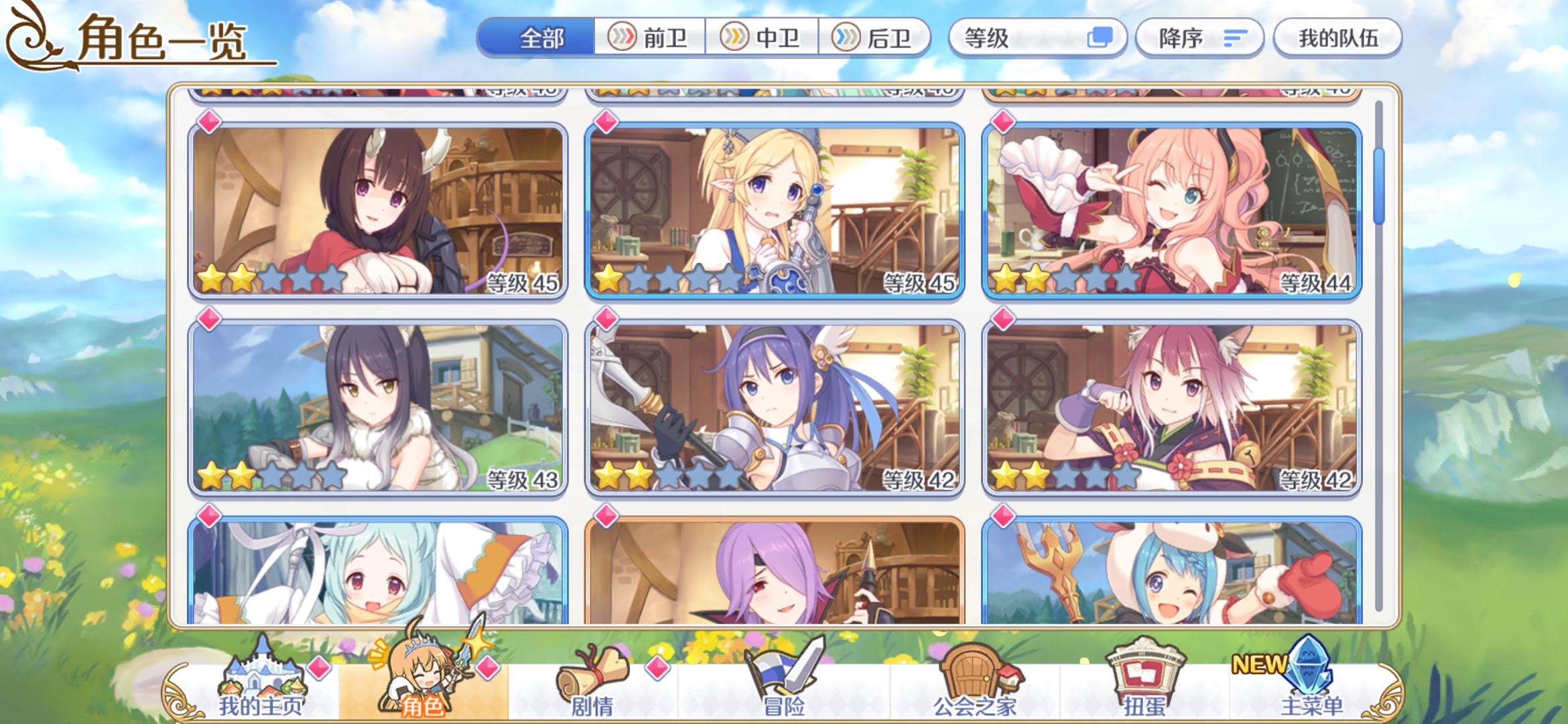Switch to the 中卫 tab
This screenshot has height=724, width=1568.
click(x=764, y=38)
